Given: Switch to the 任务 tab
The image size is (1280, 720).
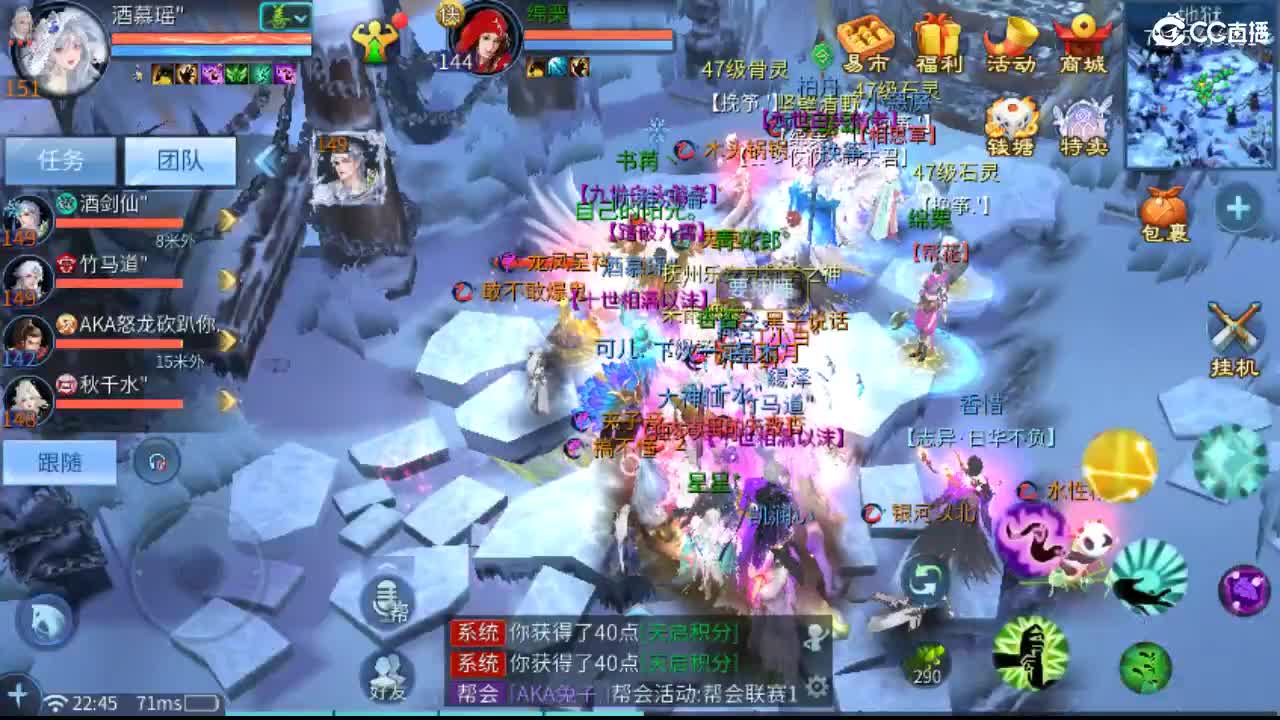Looking at the screenshot, I should (58, 160).
